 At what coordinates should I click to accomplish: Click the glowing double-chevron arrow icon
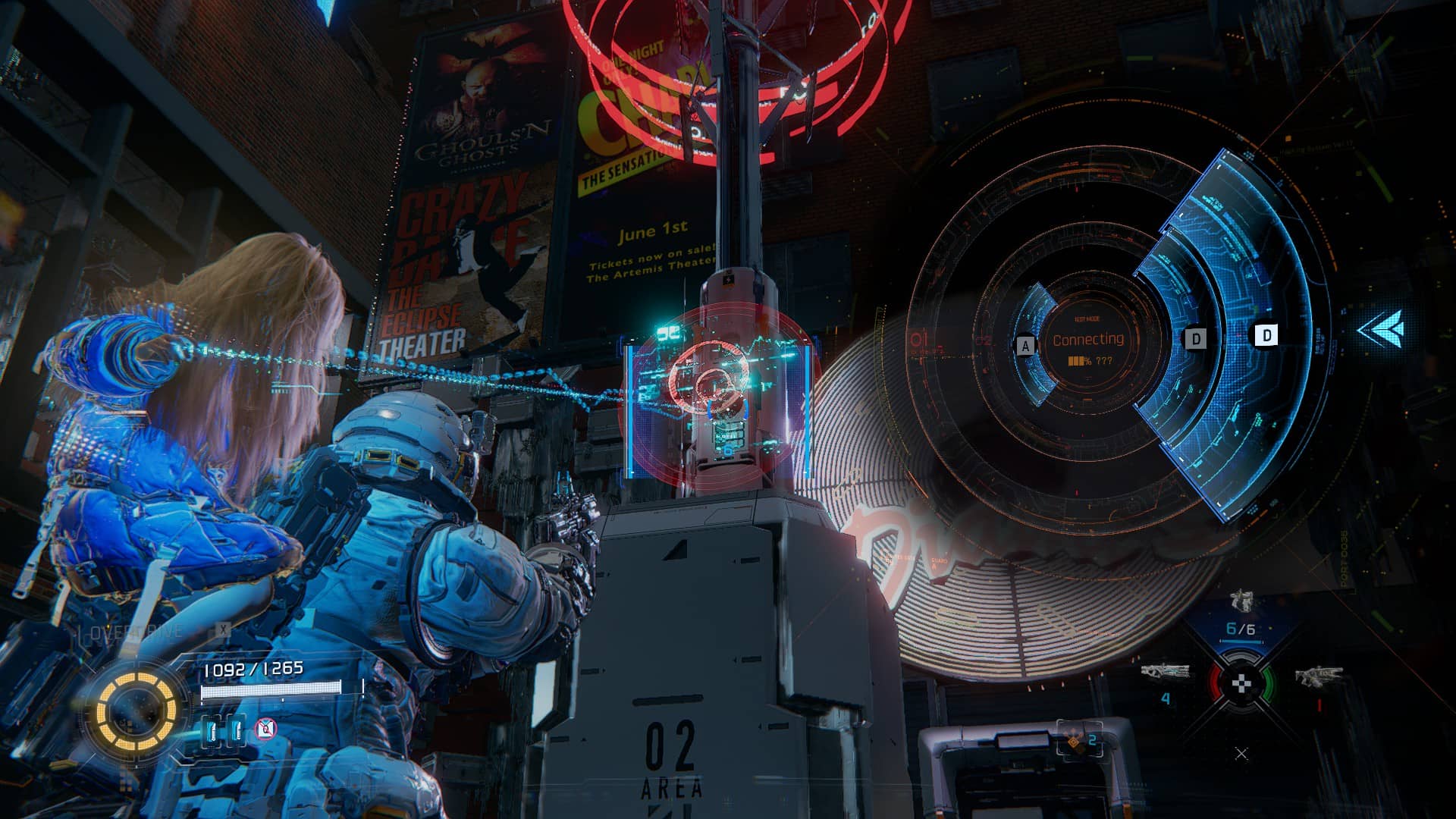(x=1380, y=330)
